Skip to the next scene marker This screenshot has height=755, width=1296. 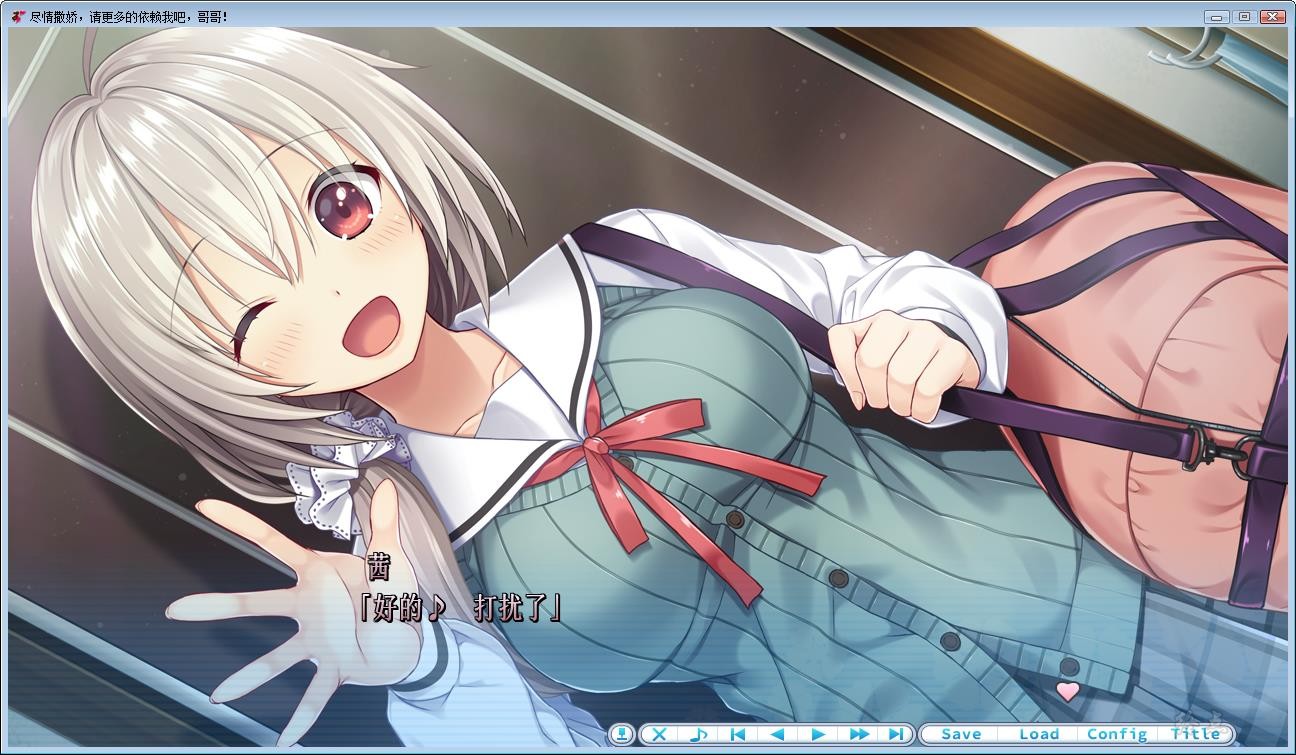[898, 734]
